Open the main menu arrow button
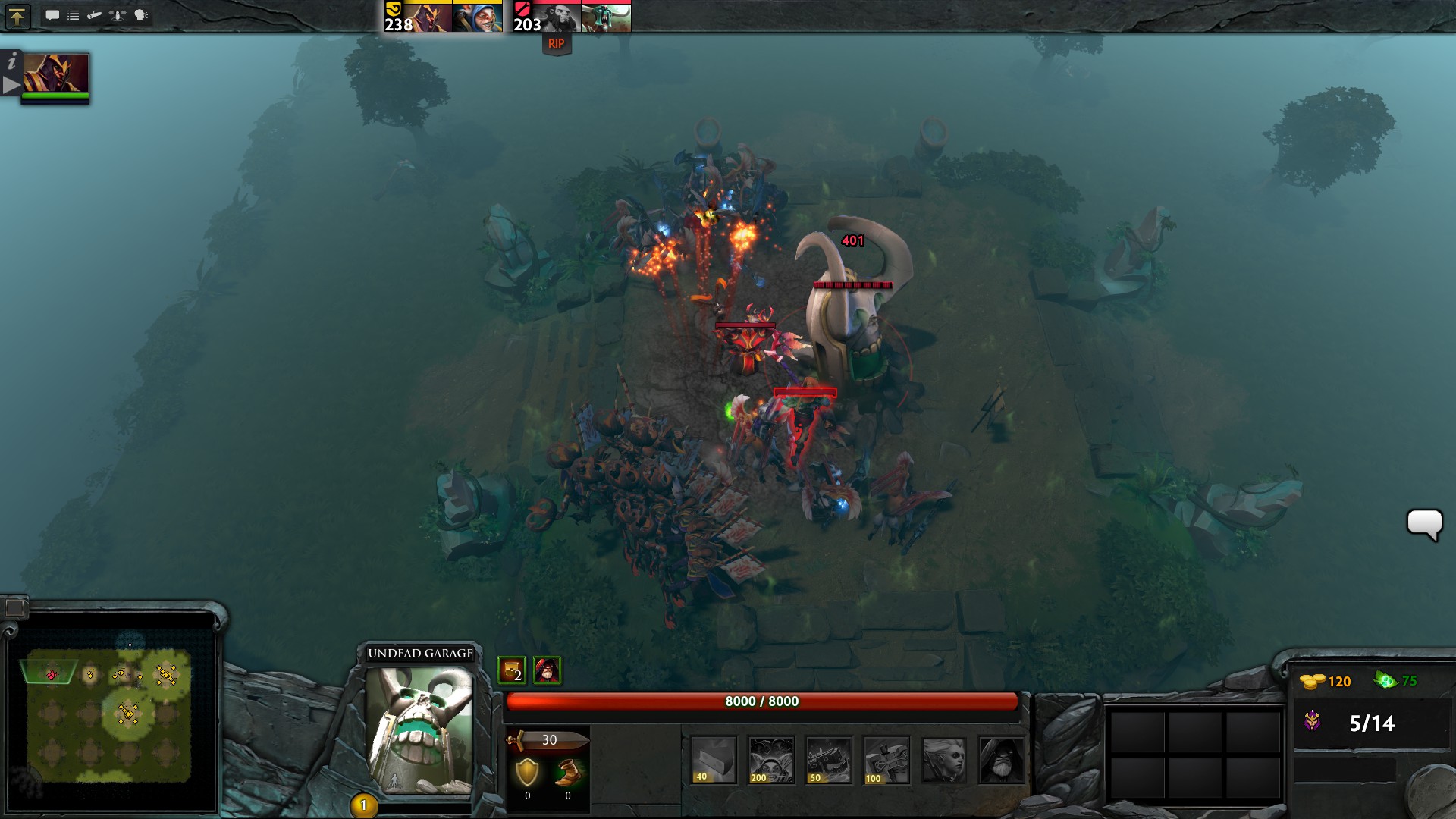The image size is (1456, 819). pos(17,16)
